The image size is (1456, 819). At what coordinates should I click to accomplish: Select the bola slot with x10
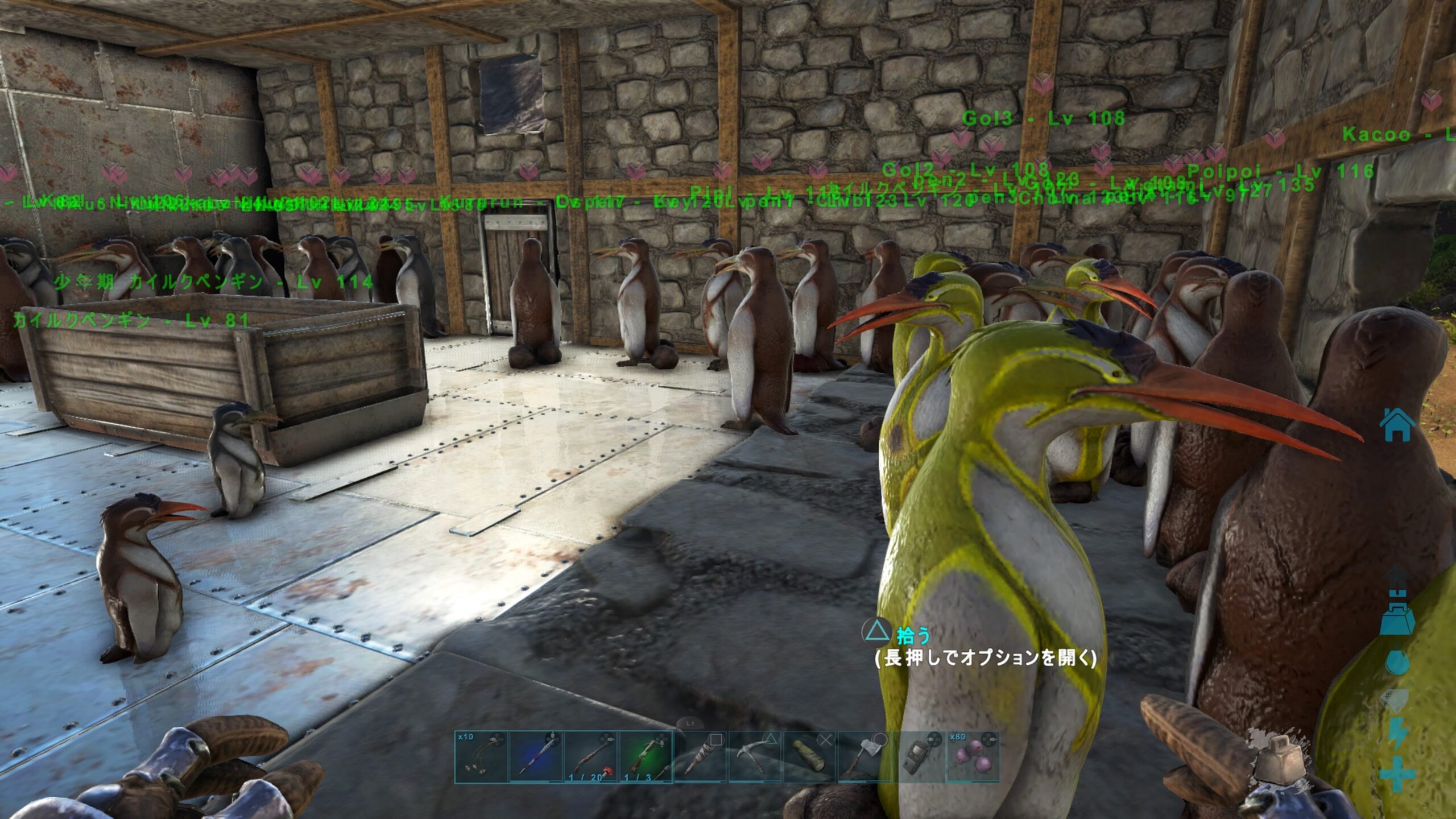click(481, 757)
